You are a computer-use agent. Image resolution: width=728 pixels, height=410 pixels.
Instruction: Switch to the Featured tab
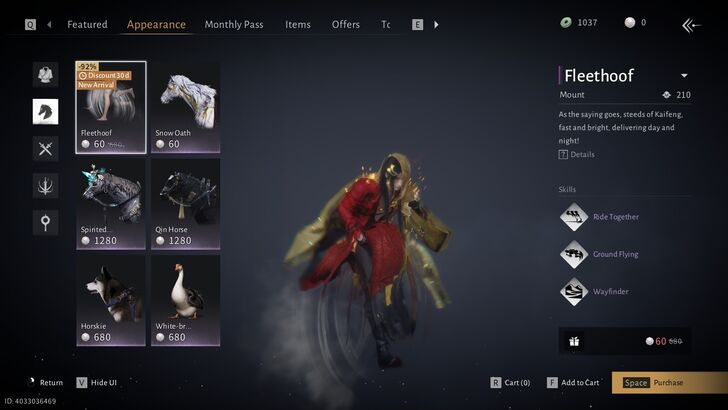coord(87,24)
